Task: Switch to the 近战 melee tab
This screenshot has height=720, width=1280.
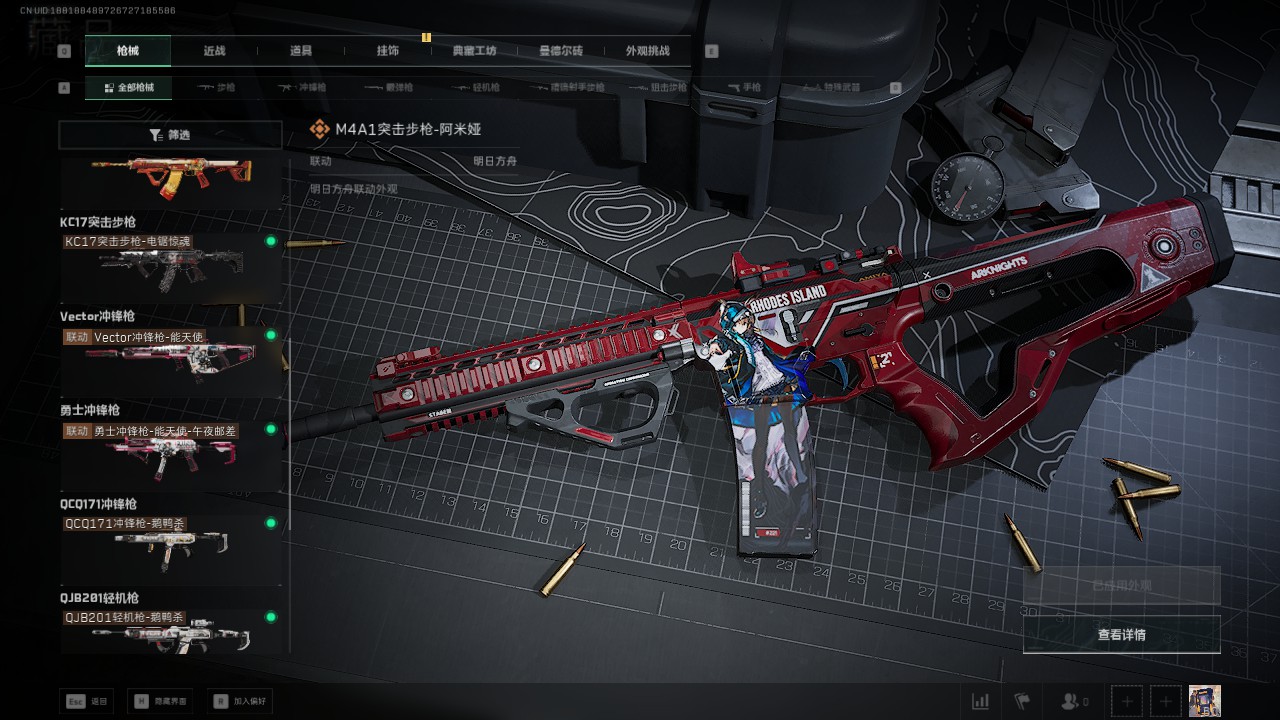Action: [x=214, y=51]
